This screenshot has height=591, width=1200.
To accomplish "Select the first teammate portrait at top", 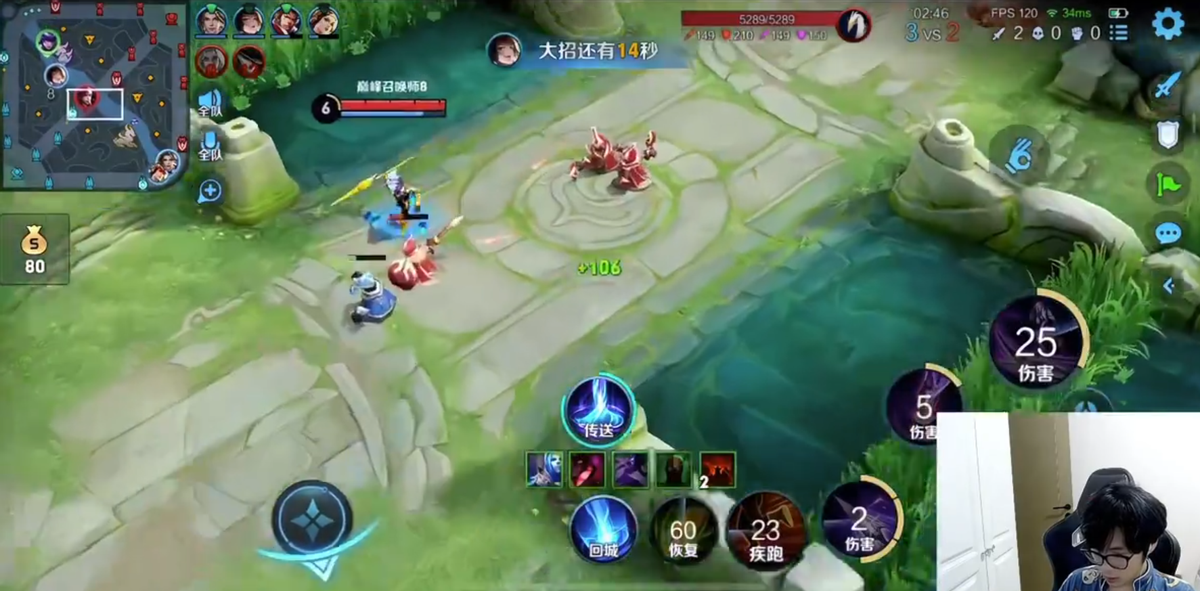I will 210,20.
